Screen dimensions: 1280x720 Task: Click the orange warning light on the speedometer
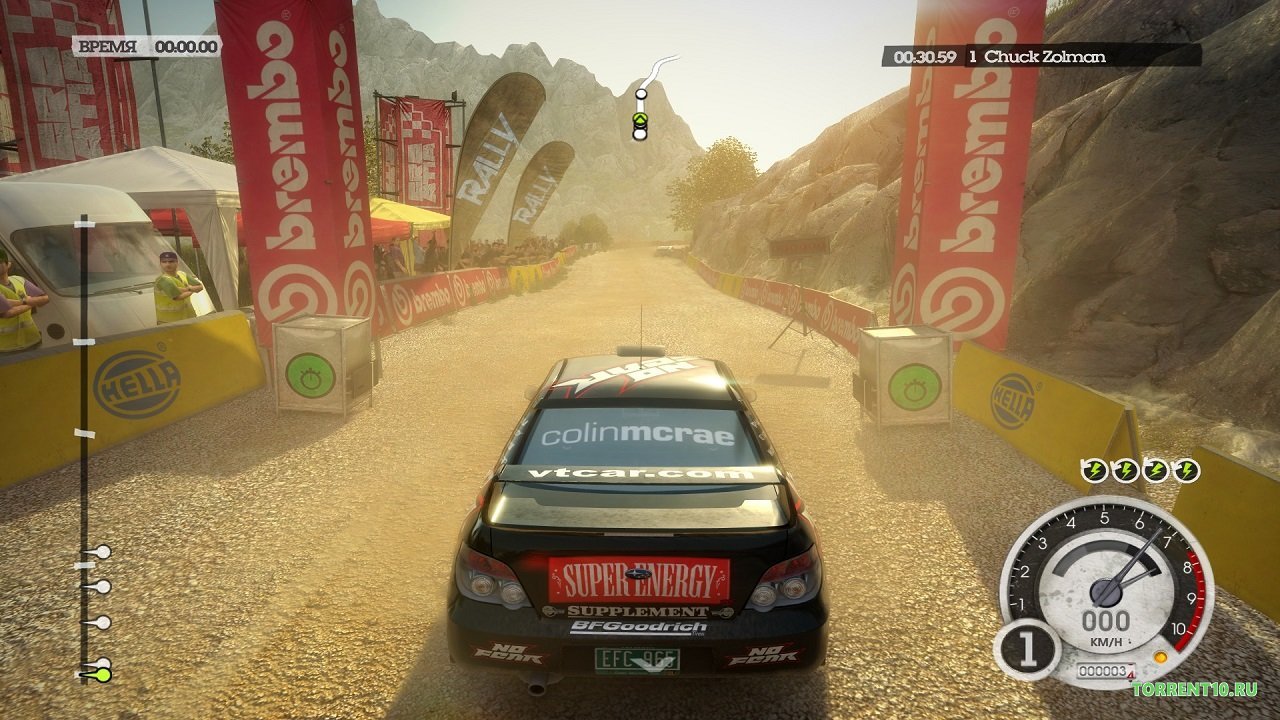point(1160,657)
